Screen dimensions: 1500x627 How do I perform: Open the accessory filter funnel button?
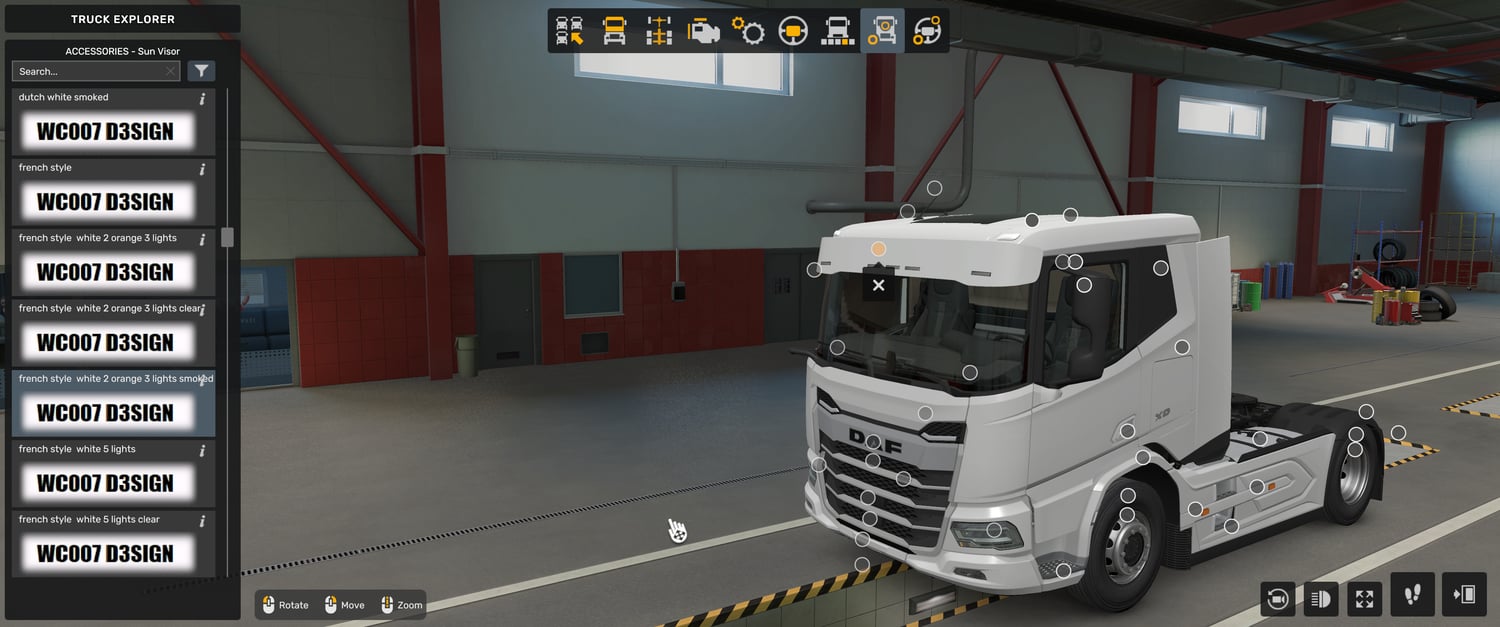click(x=201, y=71)
